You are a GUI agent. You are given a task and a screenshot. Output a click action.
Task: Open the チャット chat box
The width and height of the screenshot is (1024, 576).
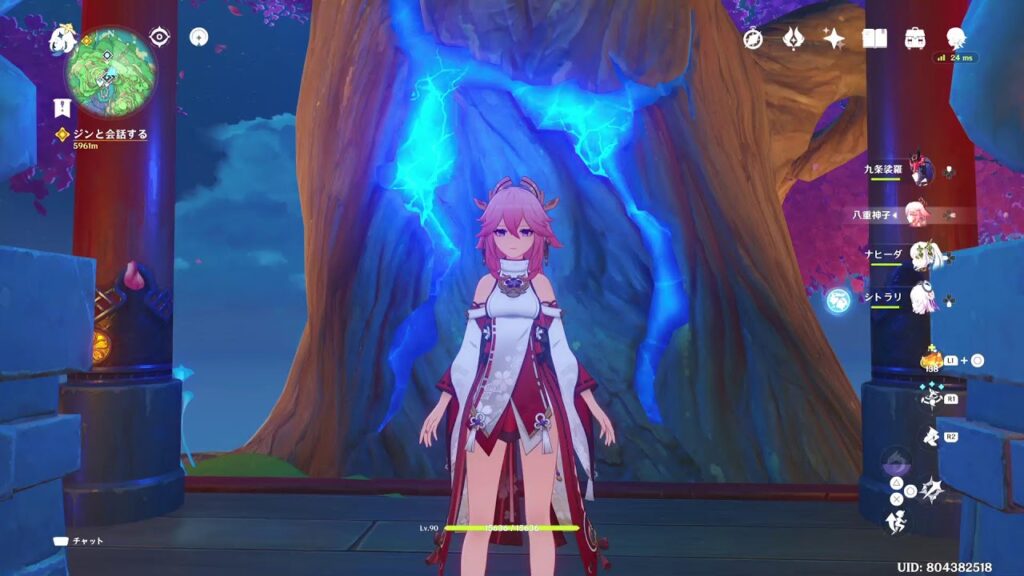(80, 541)
